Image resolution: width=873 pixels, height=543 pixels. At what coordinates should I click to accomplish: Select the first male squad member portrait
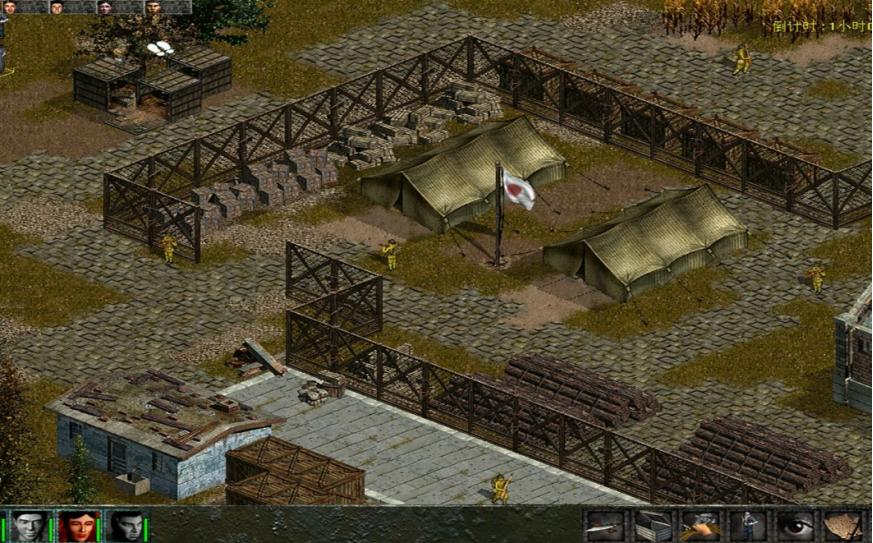(29, 526)
